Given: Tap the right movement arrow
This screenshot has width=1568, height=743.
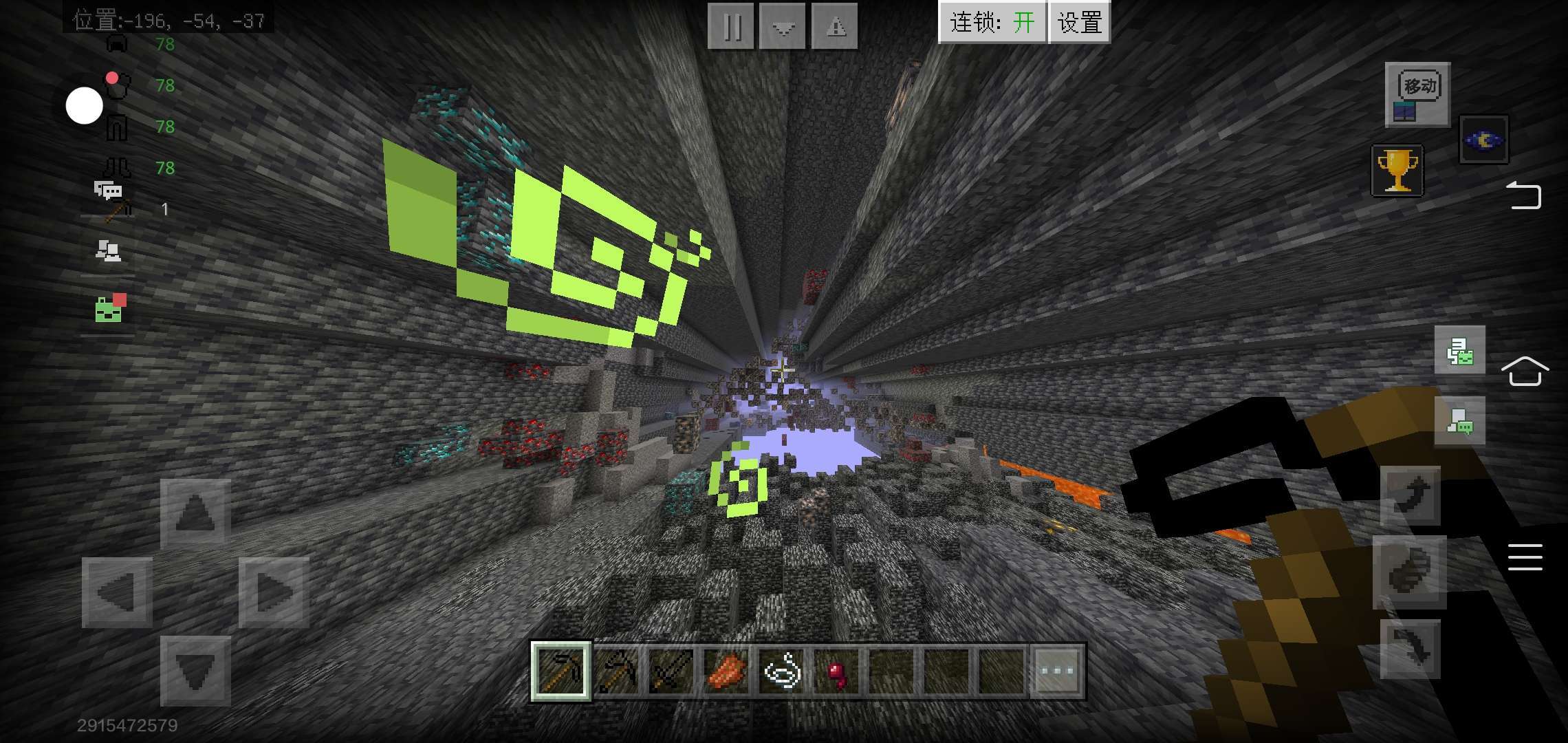Looking at the screenshot, I should (274, 592).
